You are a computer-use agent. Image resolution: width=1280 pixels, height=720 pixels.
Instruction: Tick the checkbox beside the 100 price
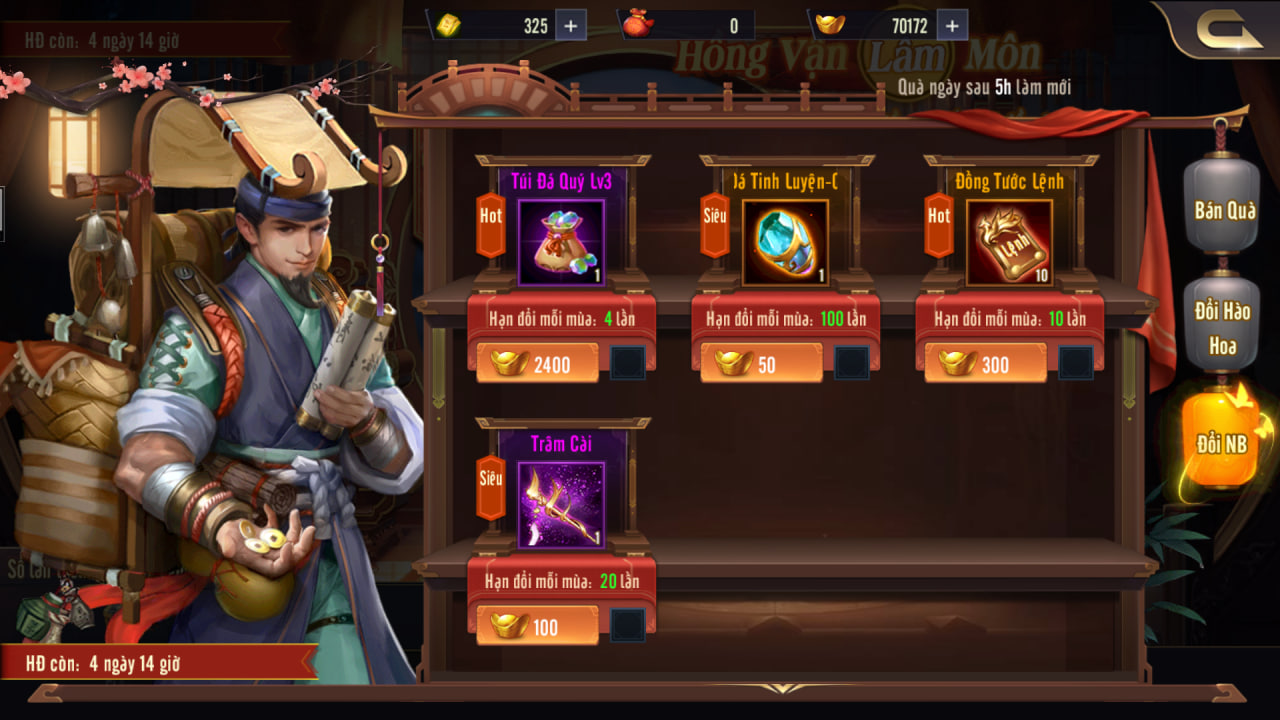click(628, 626)
